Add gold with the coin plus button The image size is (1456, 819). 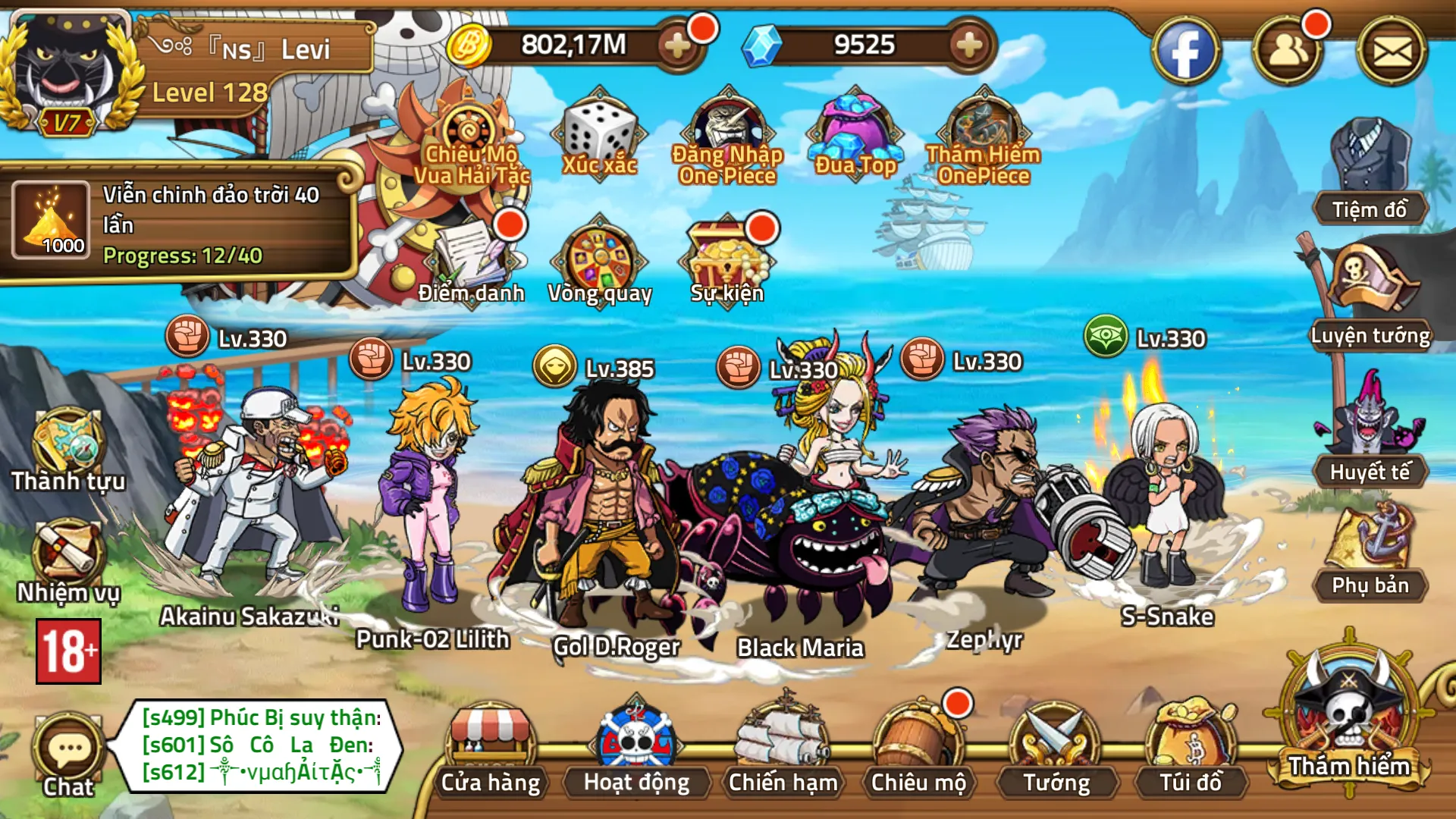click(677, 46)
